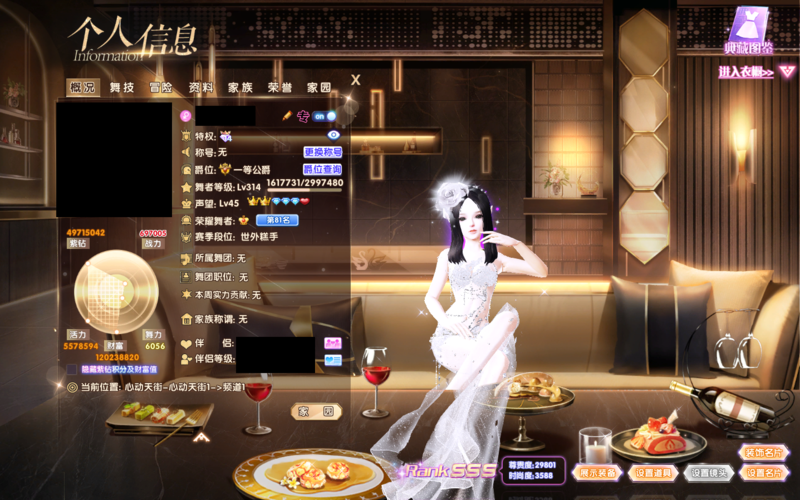Open 设置道具 prop settings
Viewport: 800px width, 500px height.
coord(652,473)
